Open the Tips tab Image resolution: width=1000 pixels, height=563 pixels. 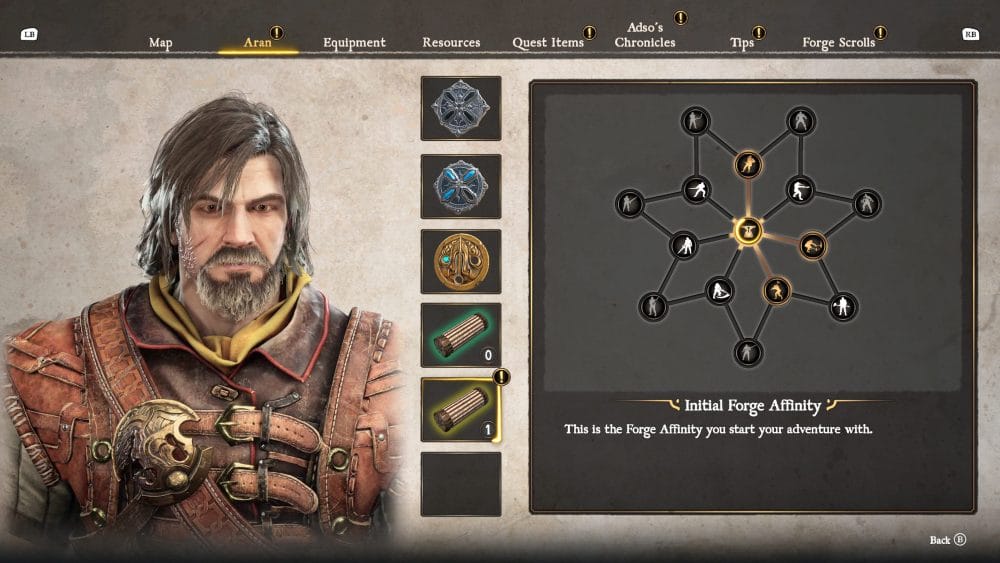742,43
